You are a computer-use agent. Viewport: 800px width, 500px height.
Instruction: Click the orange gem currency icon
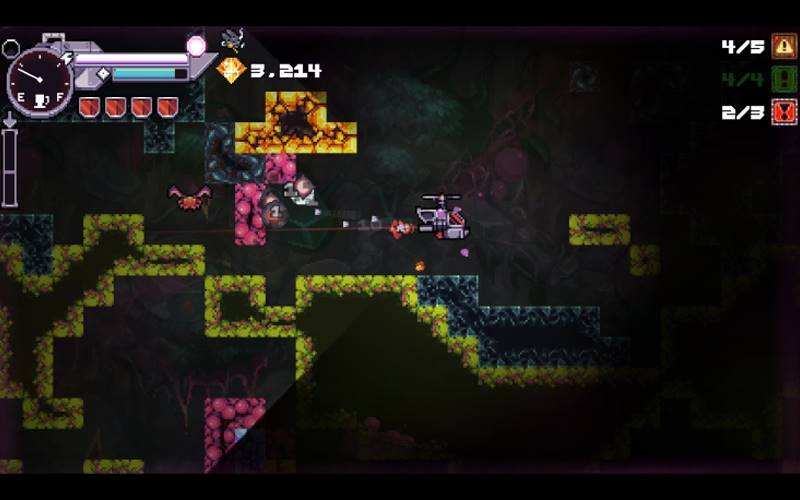pos(231,70)
